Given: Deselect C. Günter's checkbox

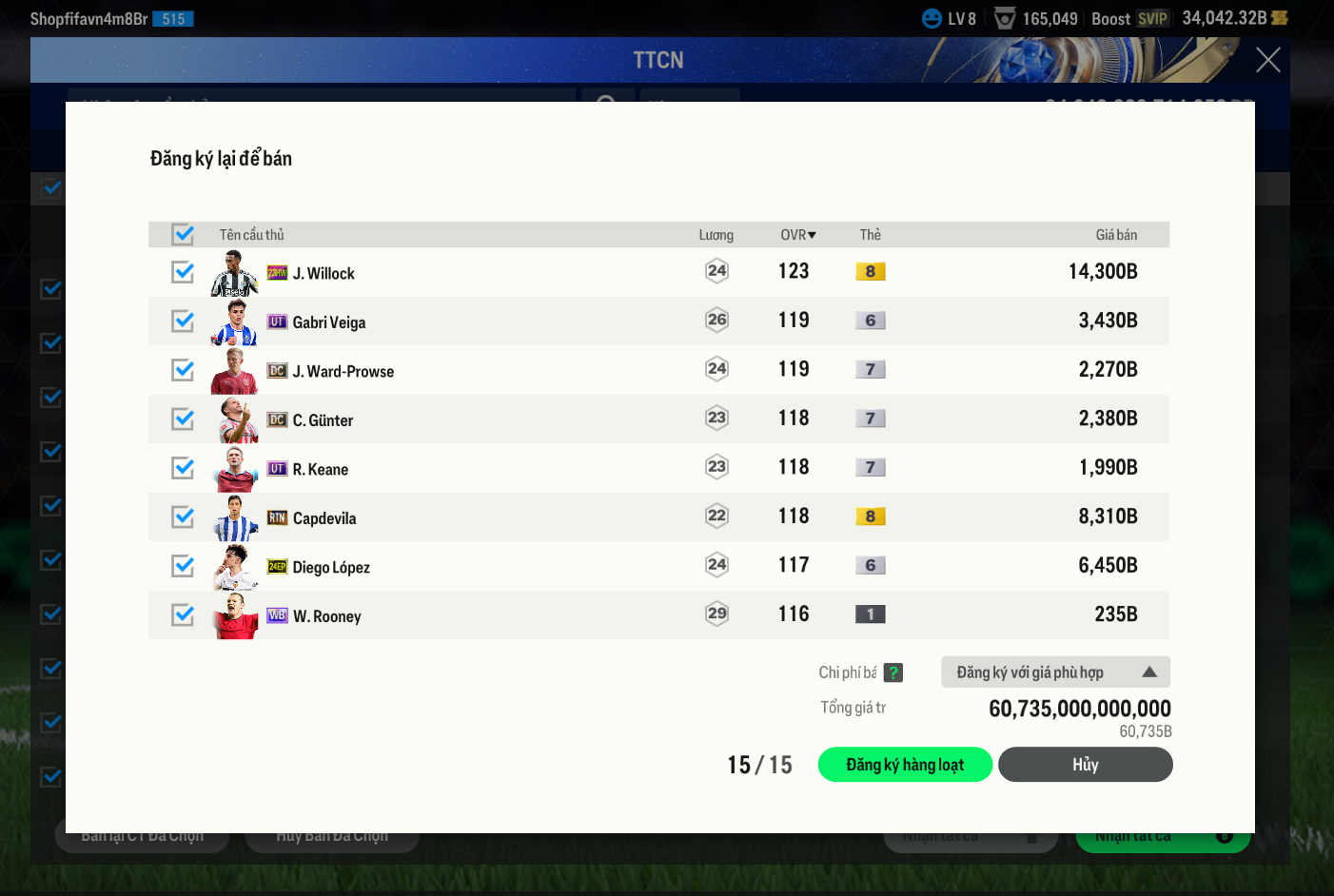Looking at the screenshot, I should tap(183, 419).
